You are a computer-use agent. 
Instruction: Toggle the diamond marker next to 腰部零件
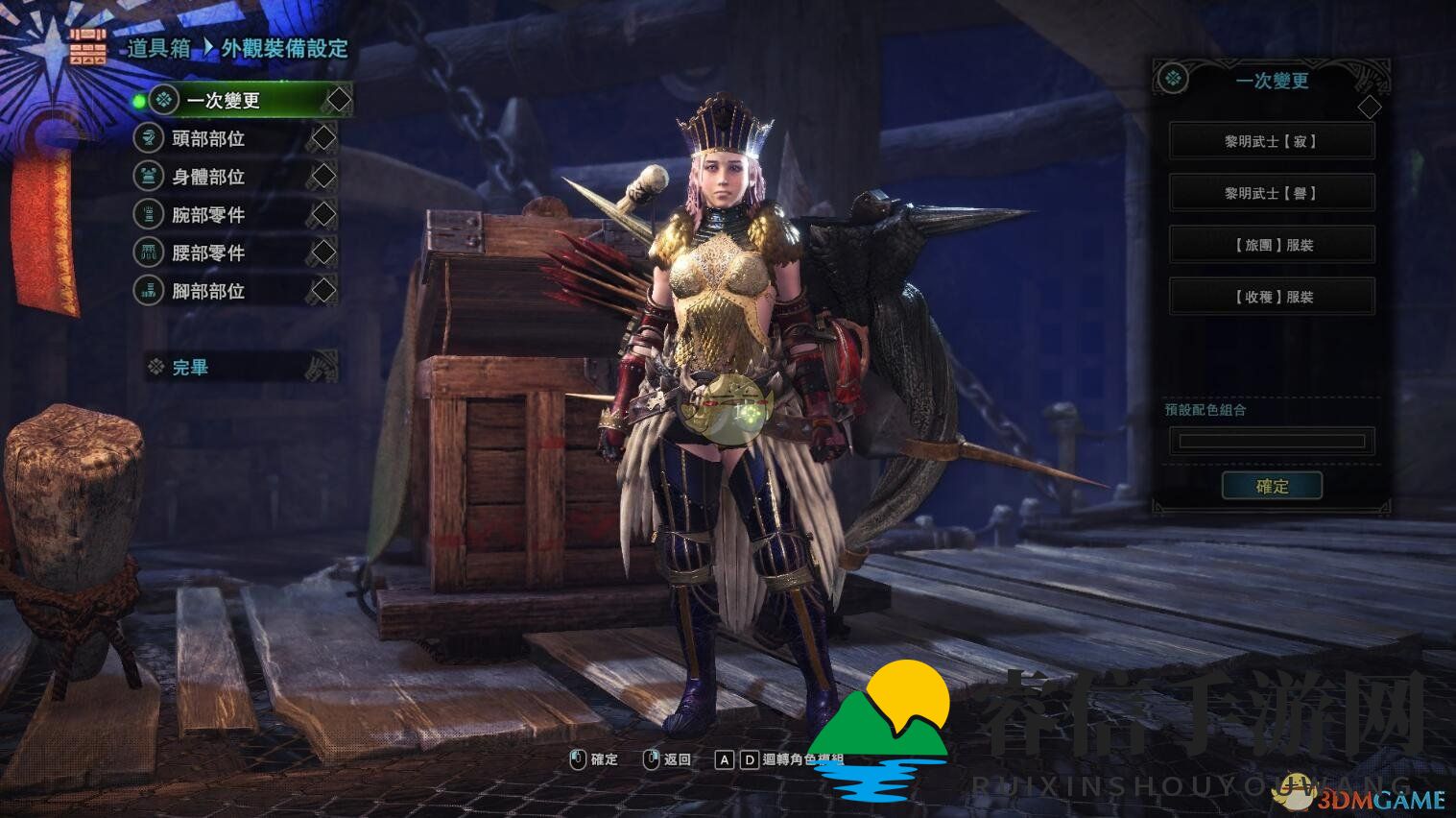[322, 253]
